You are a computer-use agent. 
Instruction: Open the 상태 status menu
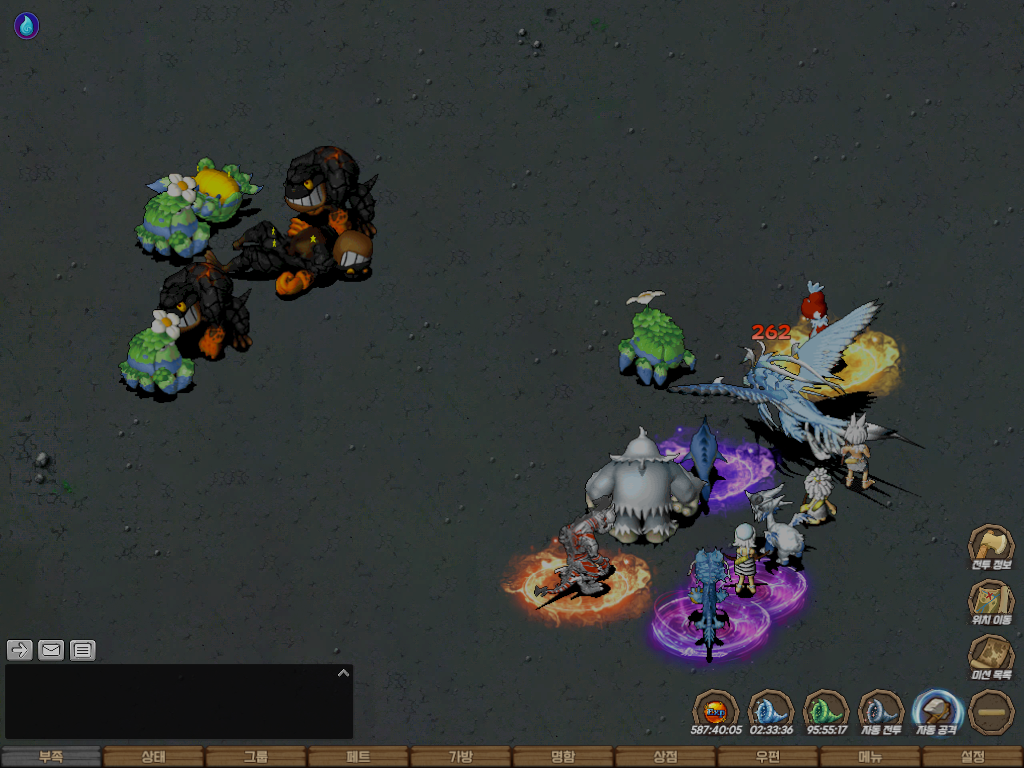(x=153, y=757)
